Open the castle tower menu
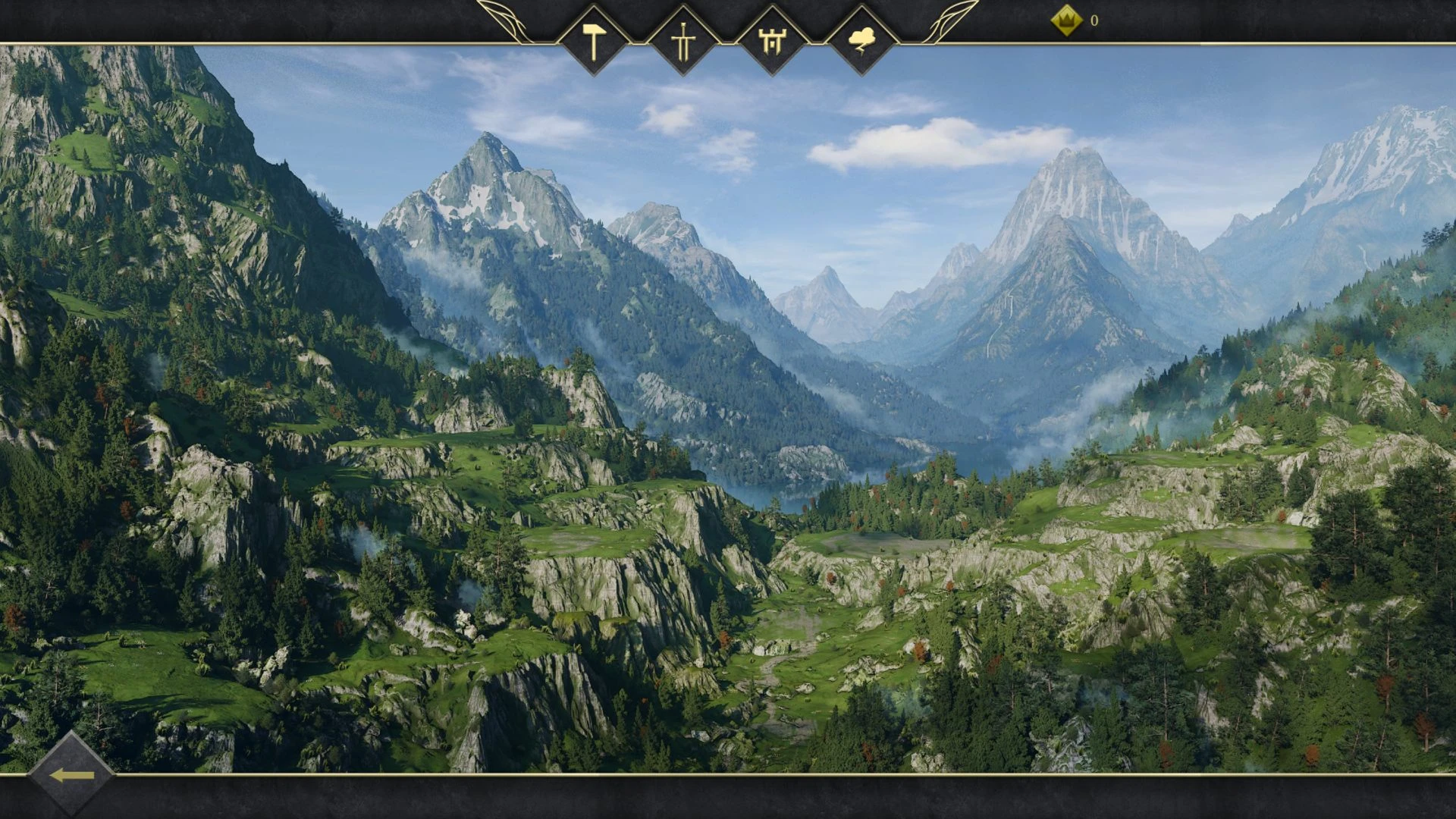Image resolution: width=1456 pixels, height=819 pixels. point(772,40)
